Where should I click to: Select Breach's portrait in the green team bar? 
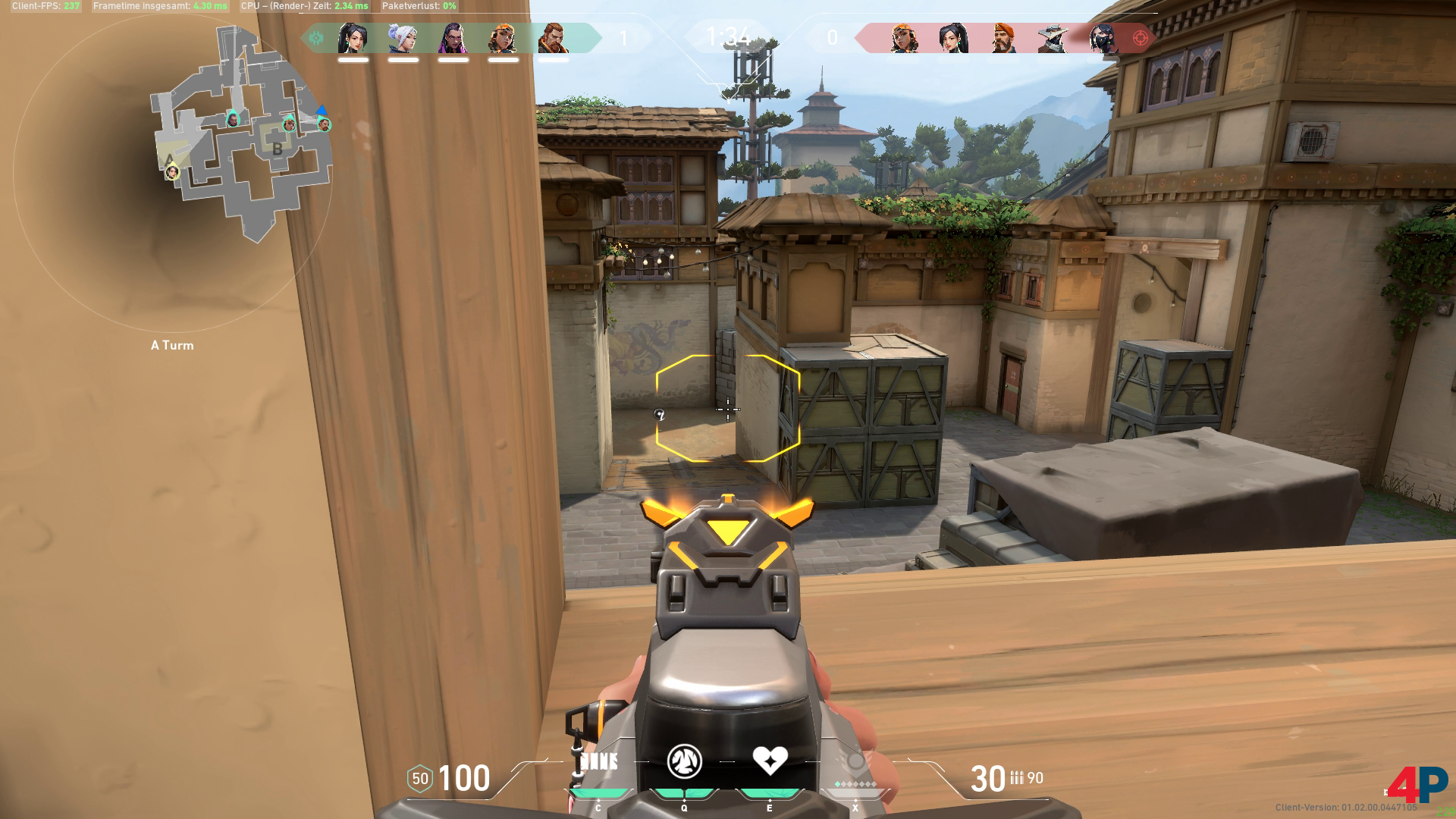(x=553, y=38)
